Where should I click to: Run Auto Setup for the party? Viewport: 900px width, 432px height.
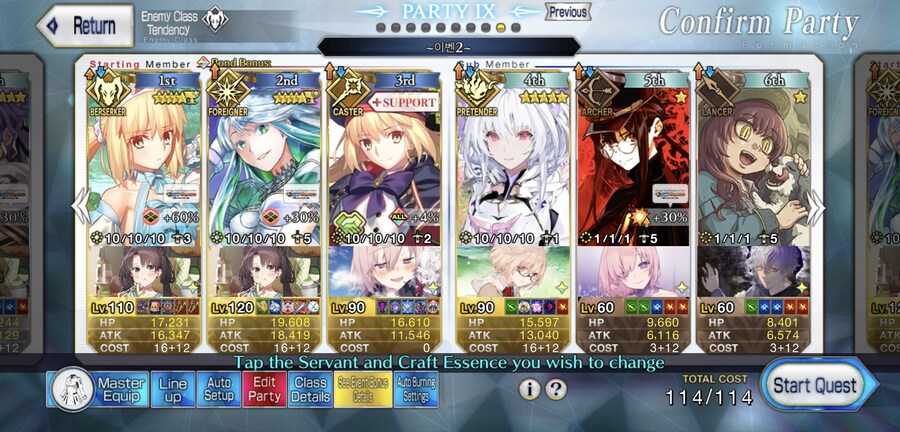[x=218, y=390]
